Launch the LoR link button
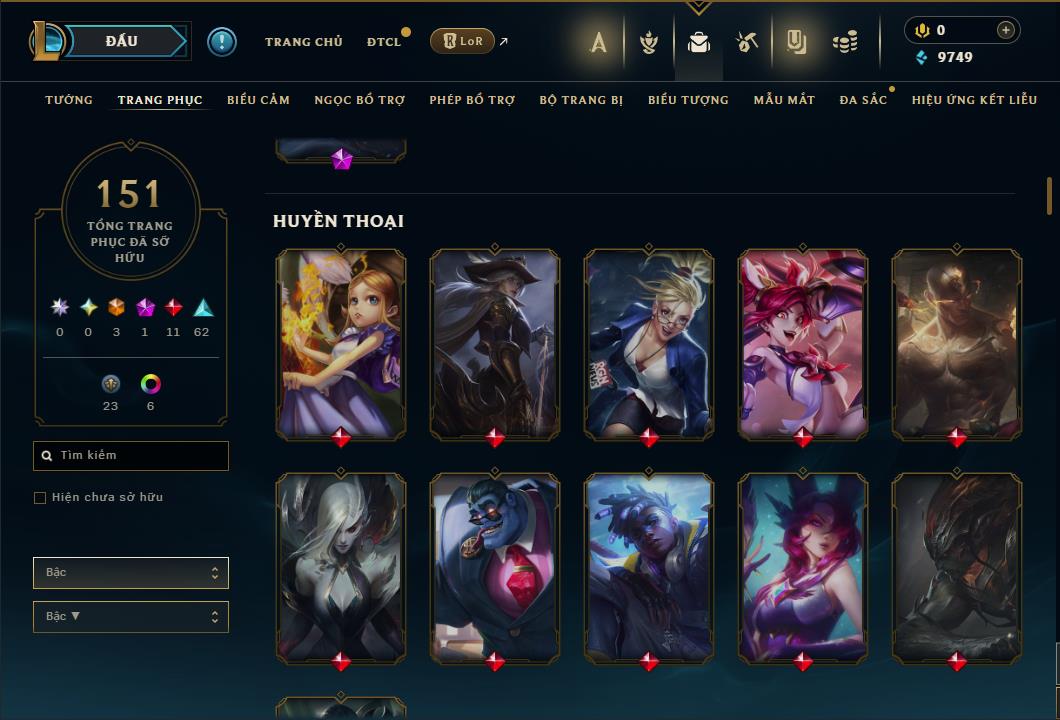This screenshot has height=720, width=1060. point(462,41)
